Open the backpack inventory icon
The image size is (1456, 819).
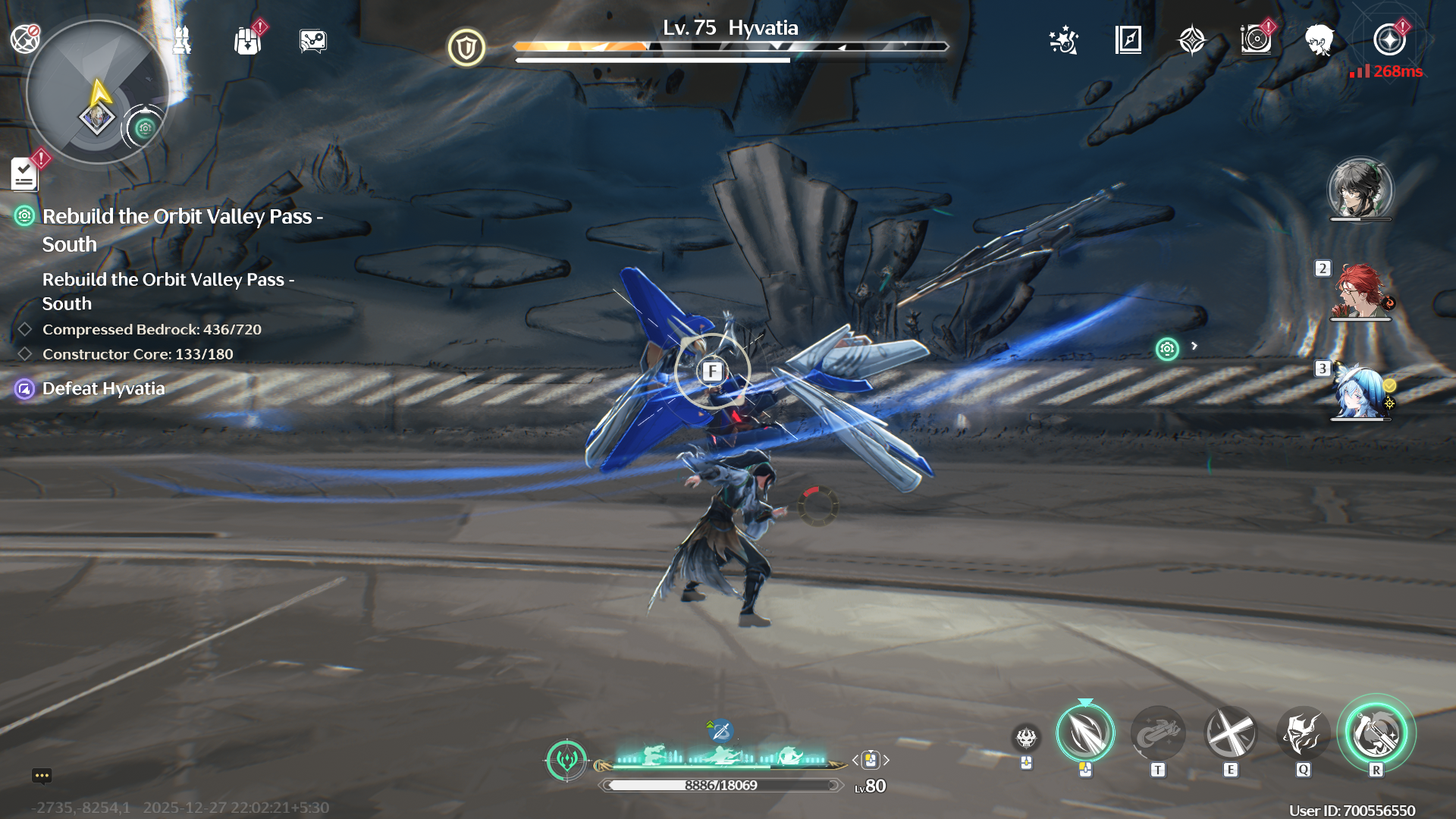(x=247, y=42)
